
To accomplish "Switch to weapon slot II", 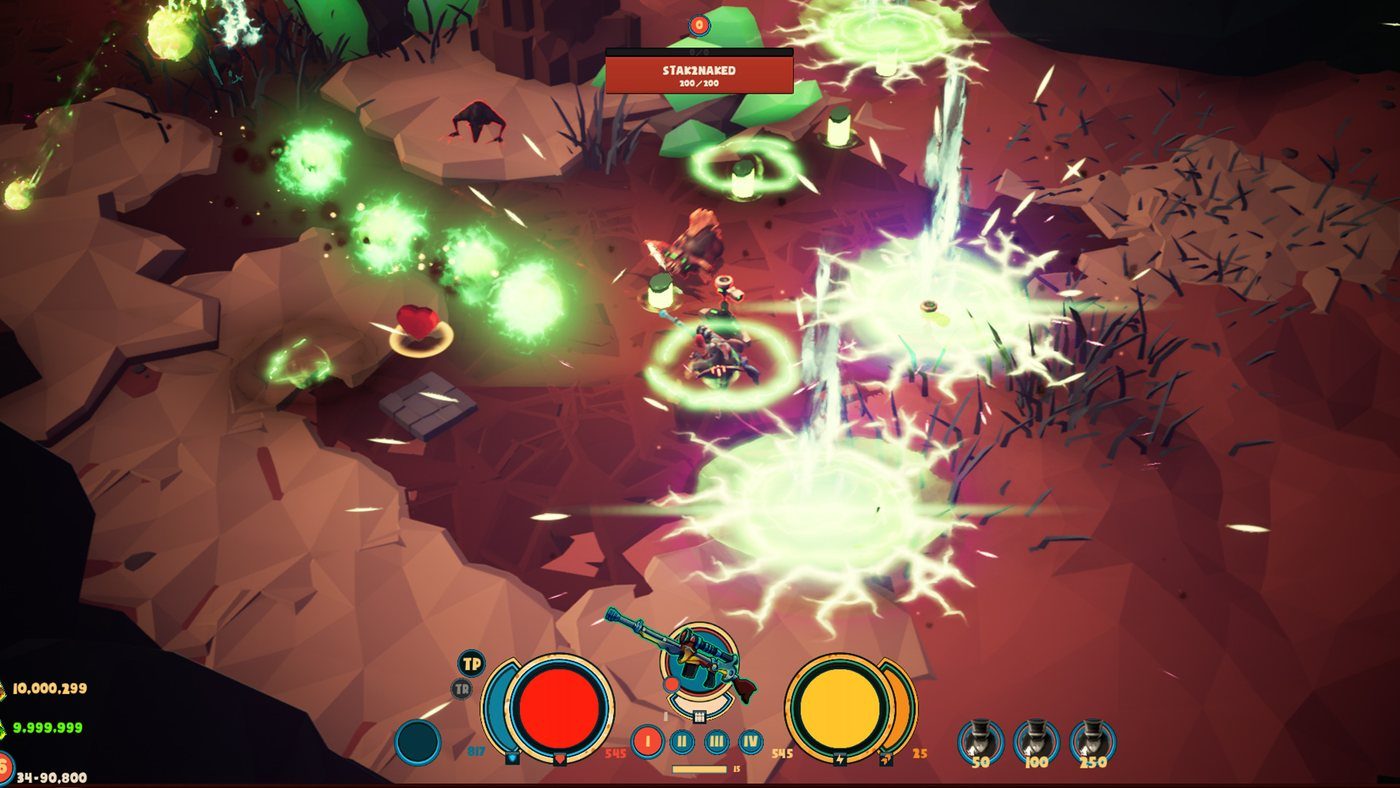I will (682, 742).
